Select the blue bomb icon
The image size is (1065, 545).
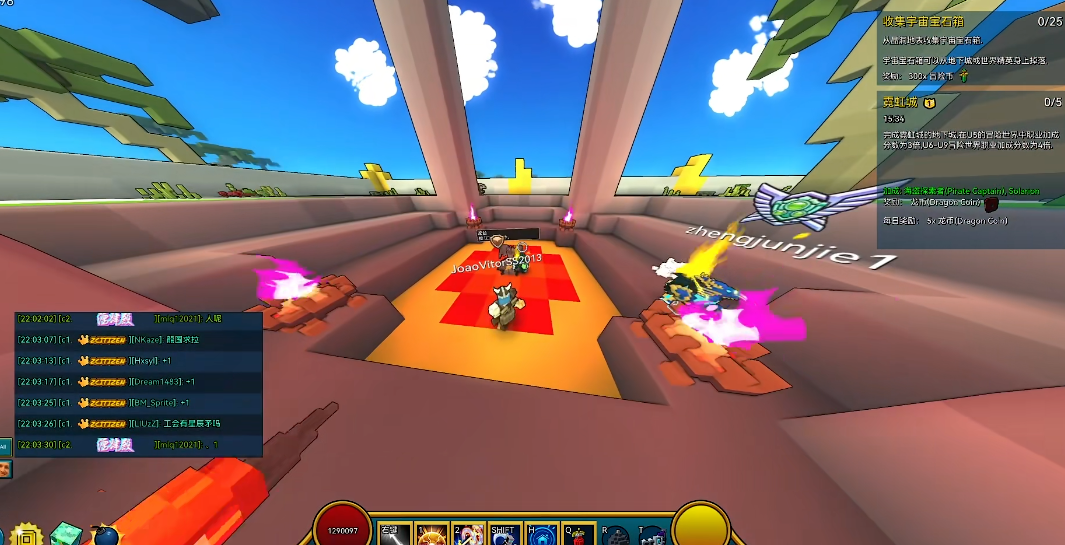103,536
